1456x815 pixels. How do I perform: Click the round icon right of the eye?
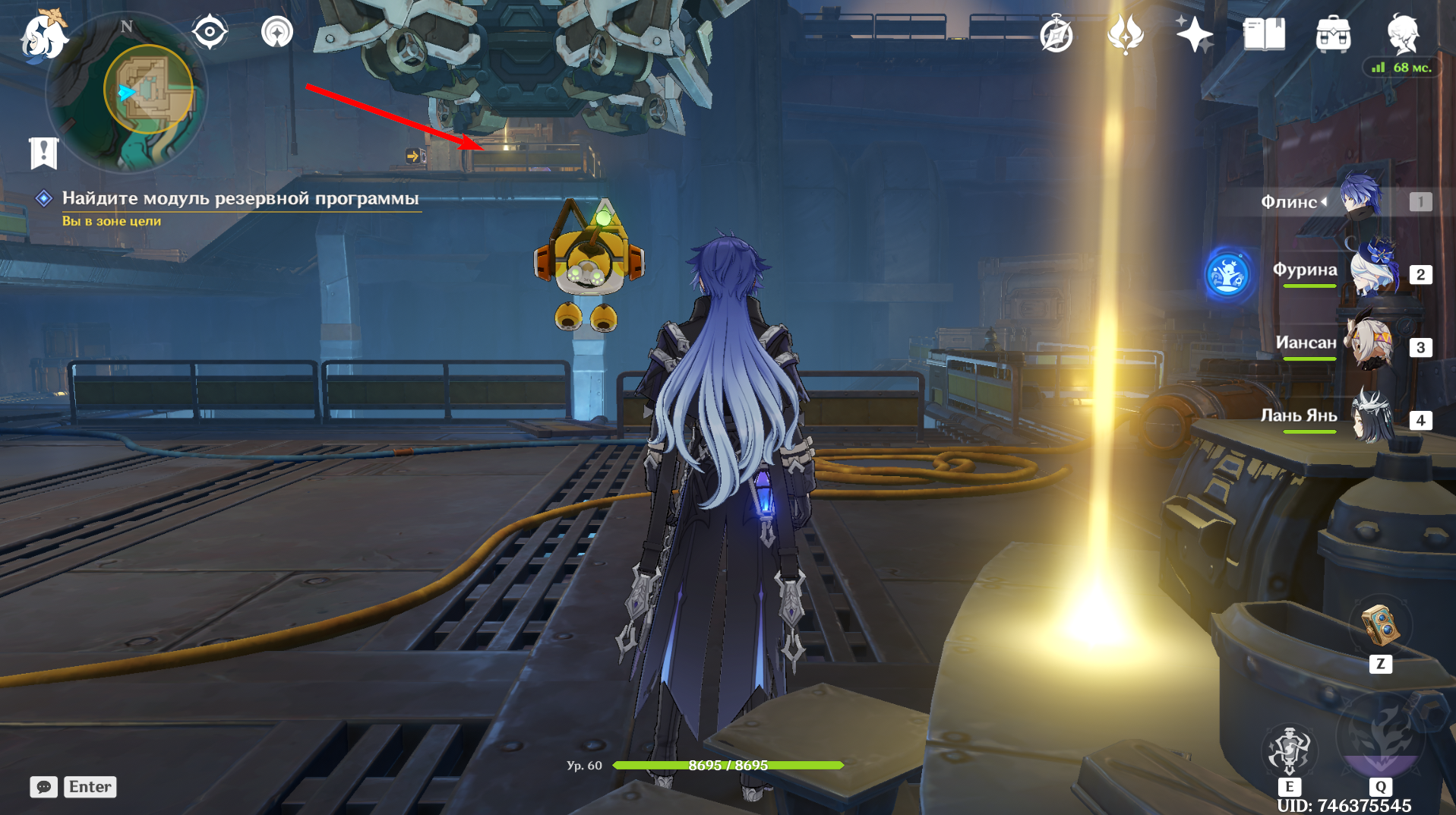coord(276,33)
